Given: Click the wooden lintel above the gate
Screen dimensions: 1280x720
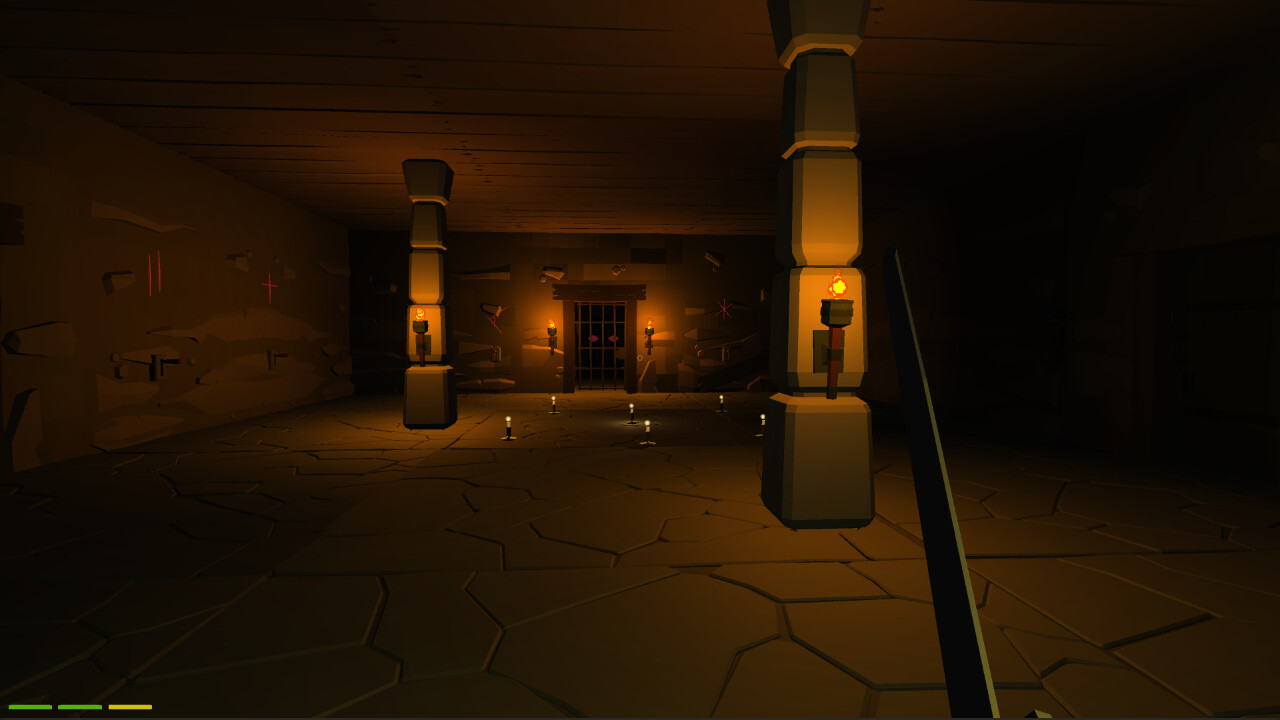Looking at the screenshot, I should [x=599, y=289].
